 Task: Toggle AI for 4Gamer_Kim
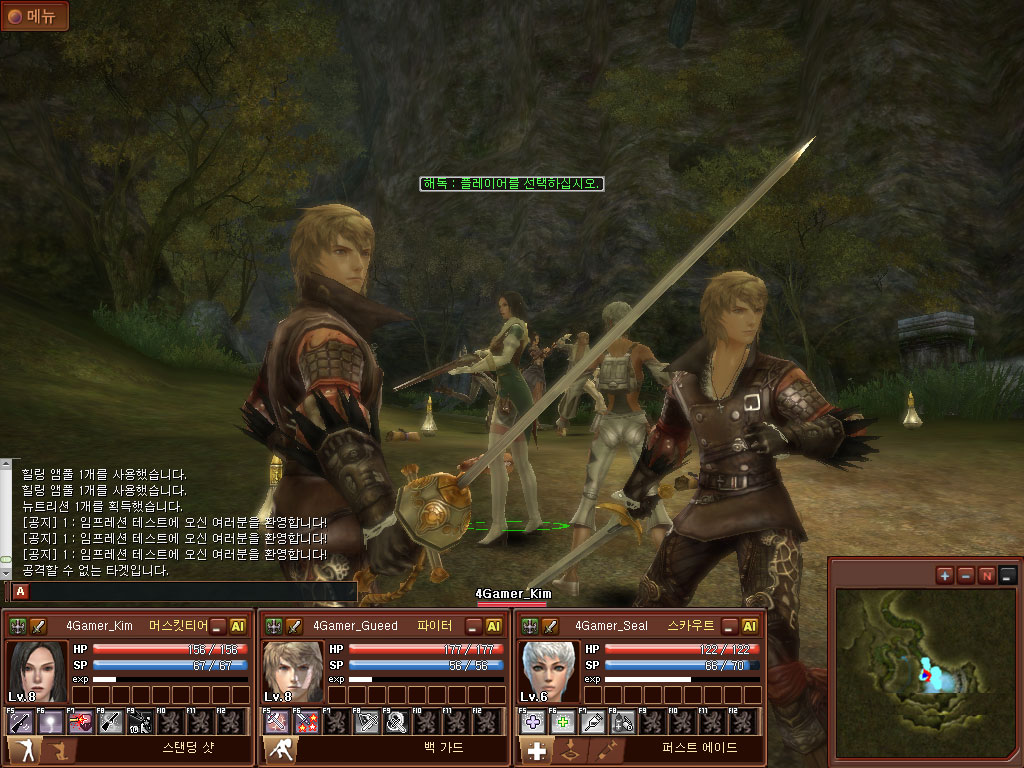tap(238, 626)
